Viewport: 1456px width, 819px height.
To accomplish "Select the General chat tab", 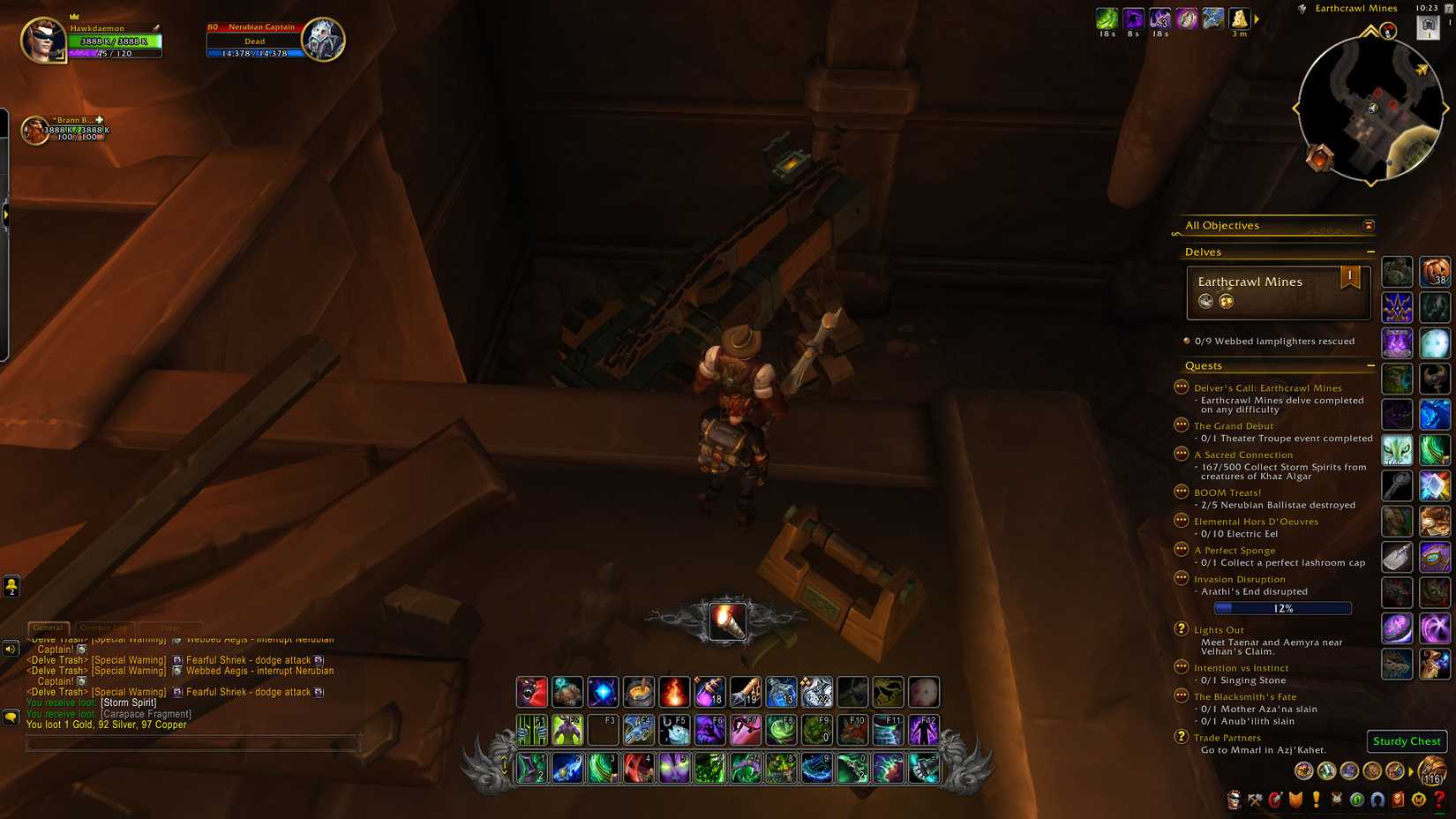I will pyautogui.click(x=49, y=627).
